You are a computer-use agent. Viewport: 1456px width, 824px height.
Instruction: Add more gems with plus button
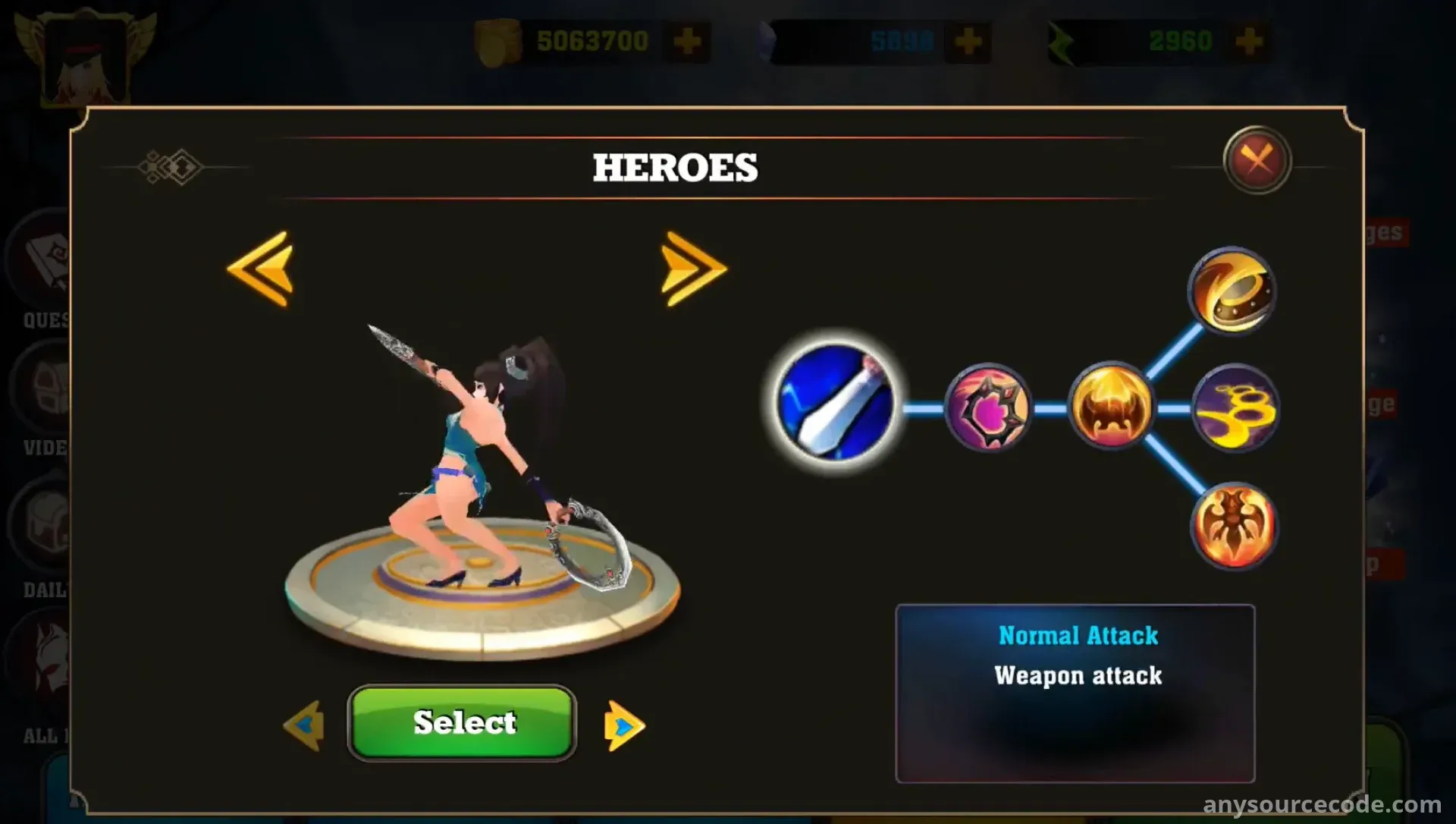pyautogui.click(x=968, y=41)
